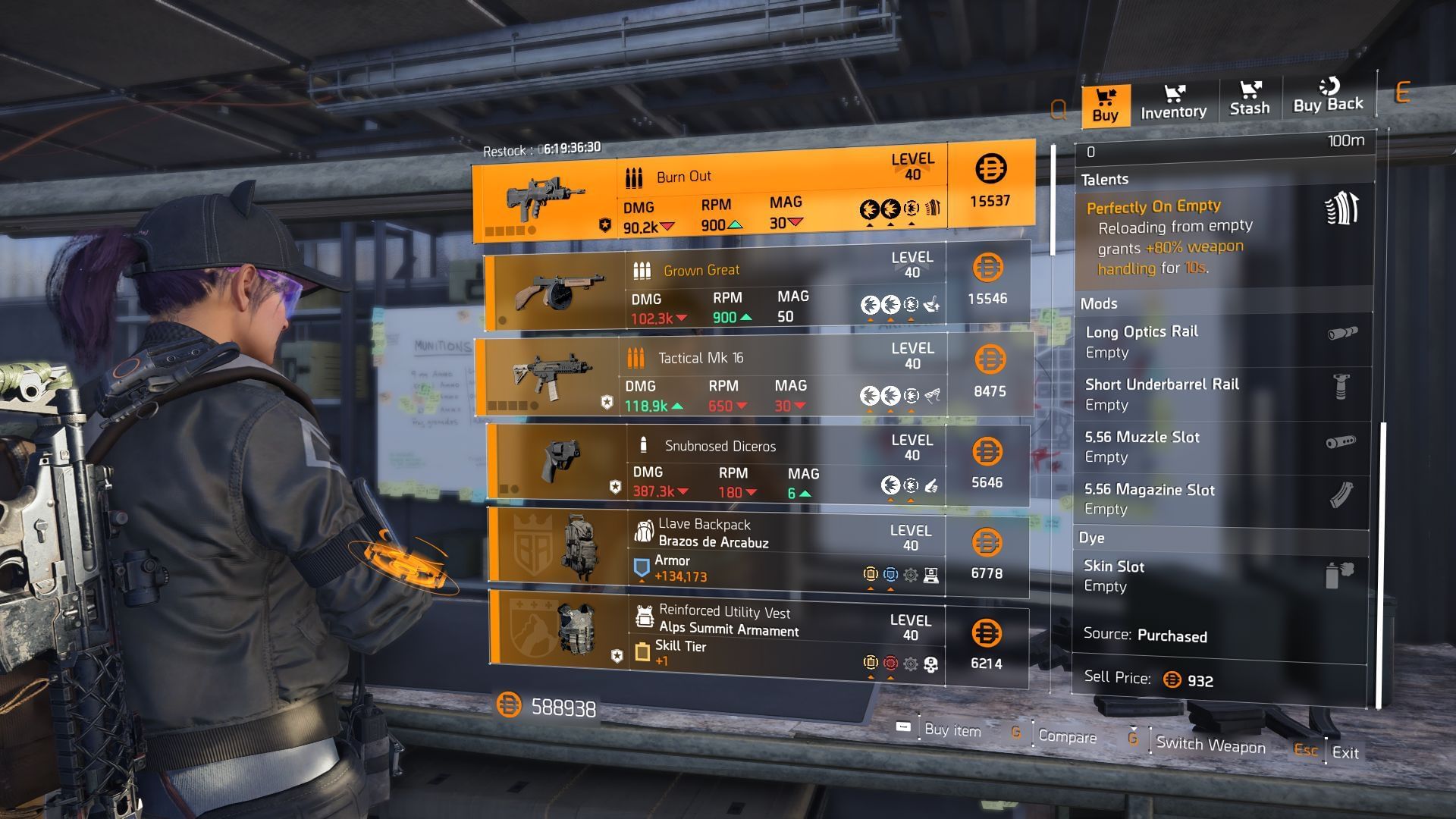This screenshot has width=1456, height=819.
Task: Open the Short Underbarrel Rail slot
Action: pos(1222,394)
